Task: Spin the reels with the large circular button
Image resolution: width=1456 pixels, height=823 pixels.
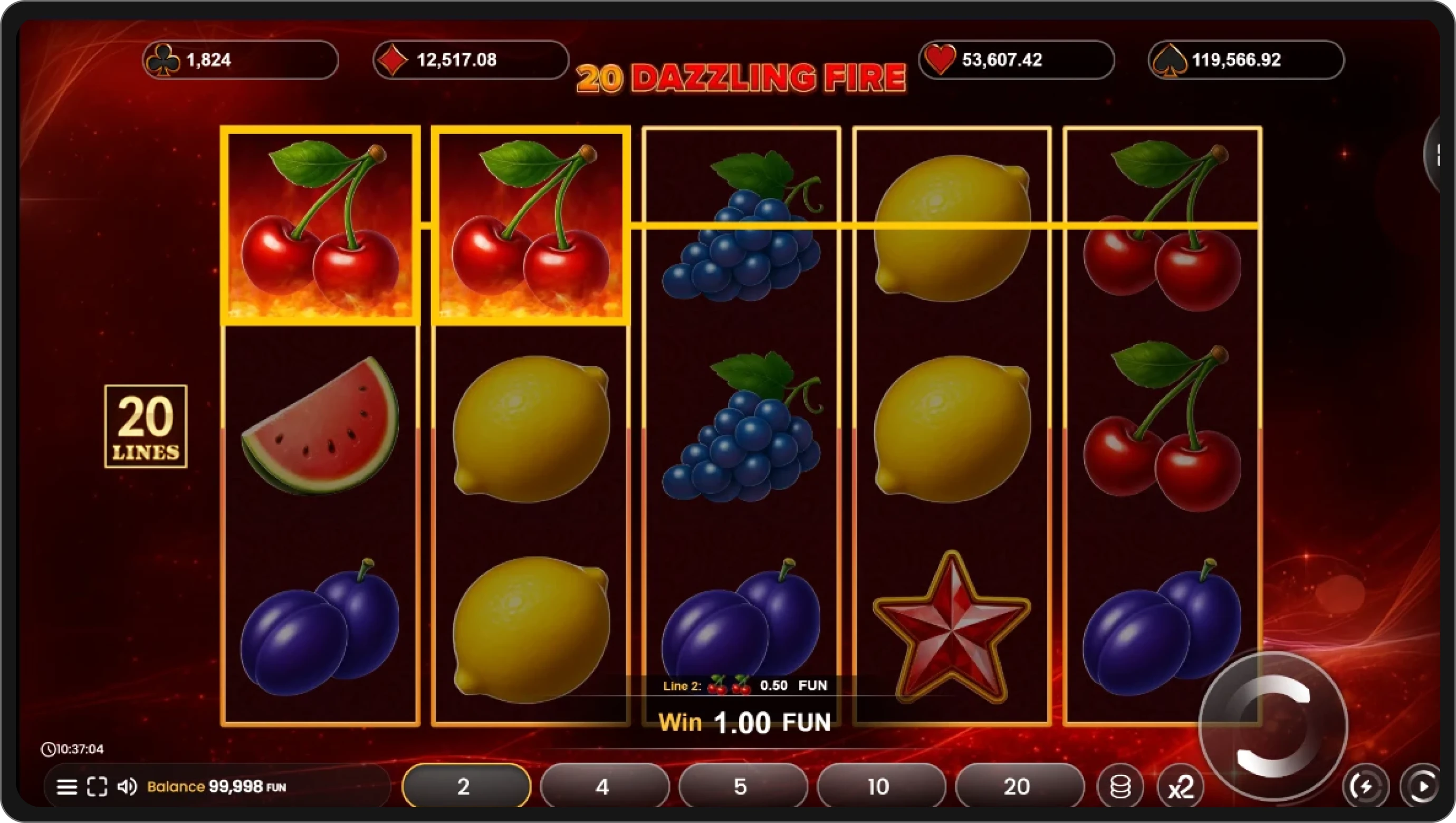Action: [1273, 726]
